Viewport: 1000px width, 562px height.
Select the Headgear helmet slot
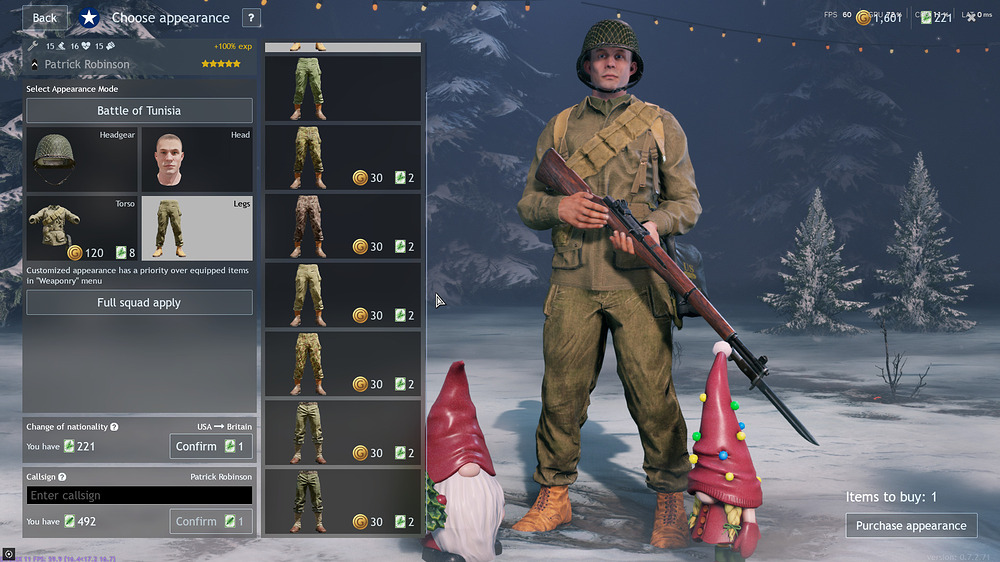(81, 159)
